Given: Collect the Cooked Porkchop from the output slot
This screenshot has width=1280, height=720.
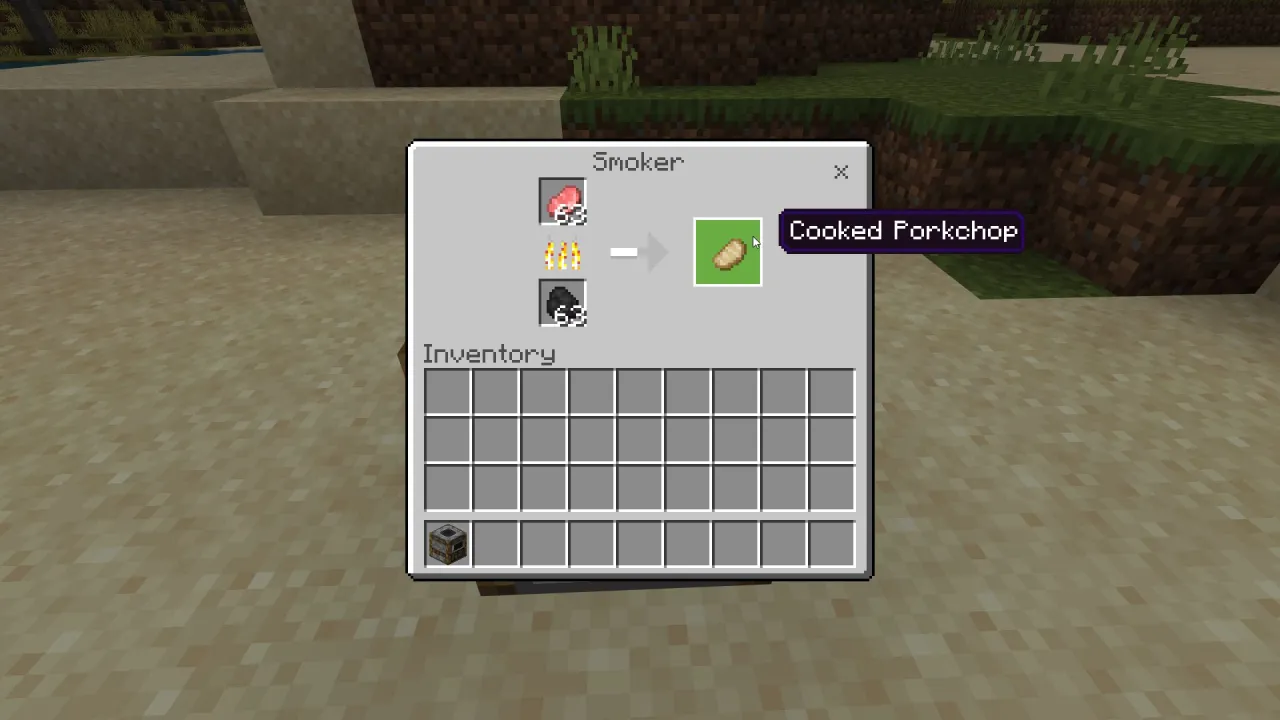Looking at the screenshot, I should (727, 252).
